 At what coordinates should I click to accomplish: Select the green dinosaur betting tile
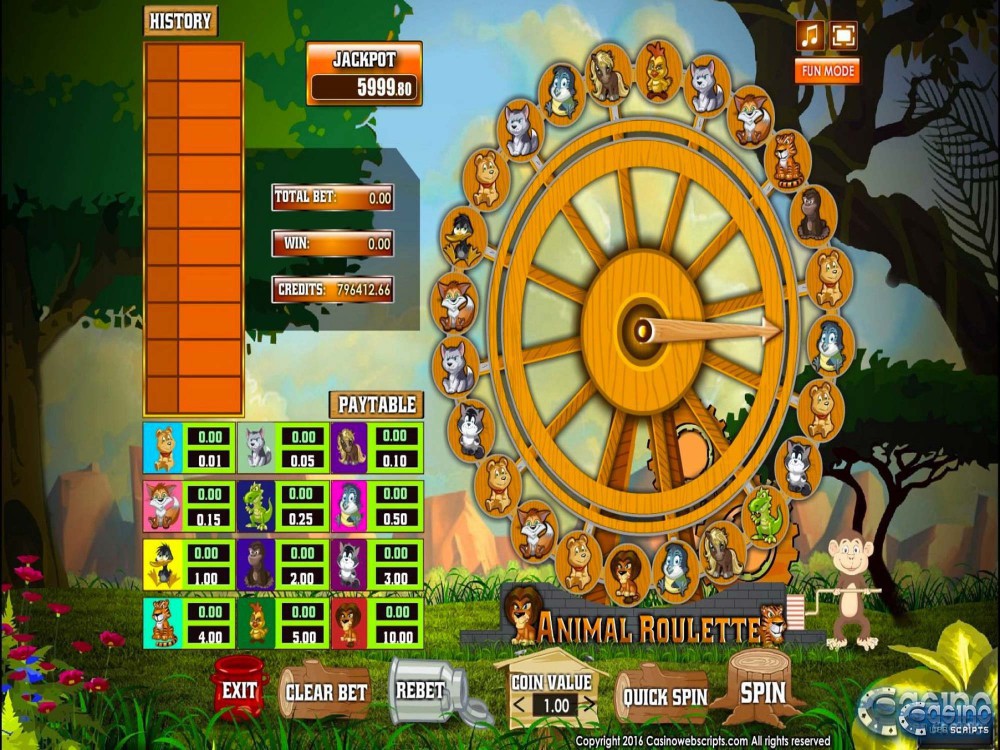(258, 505)
